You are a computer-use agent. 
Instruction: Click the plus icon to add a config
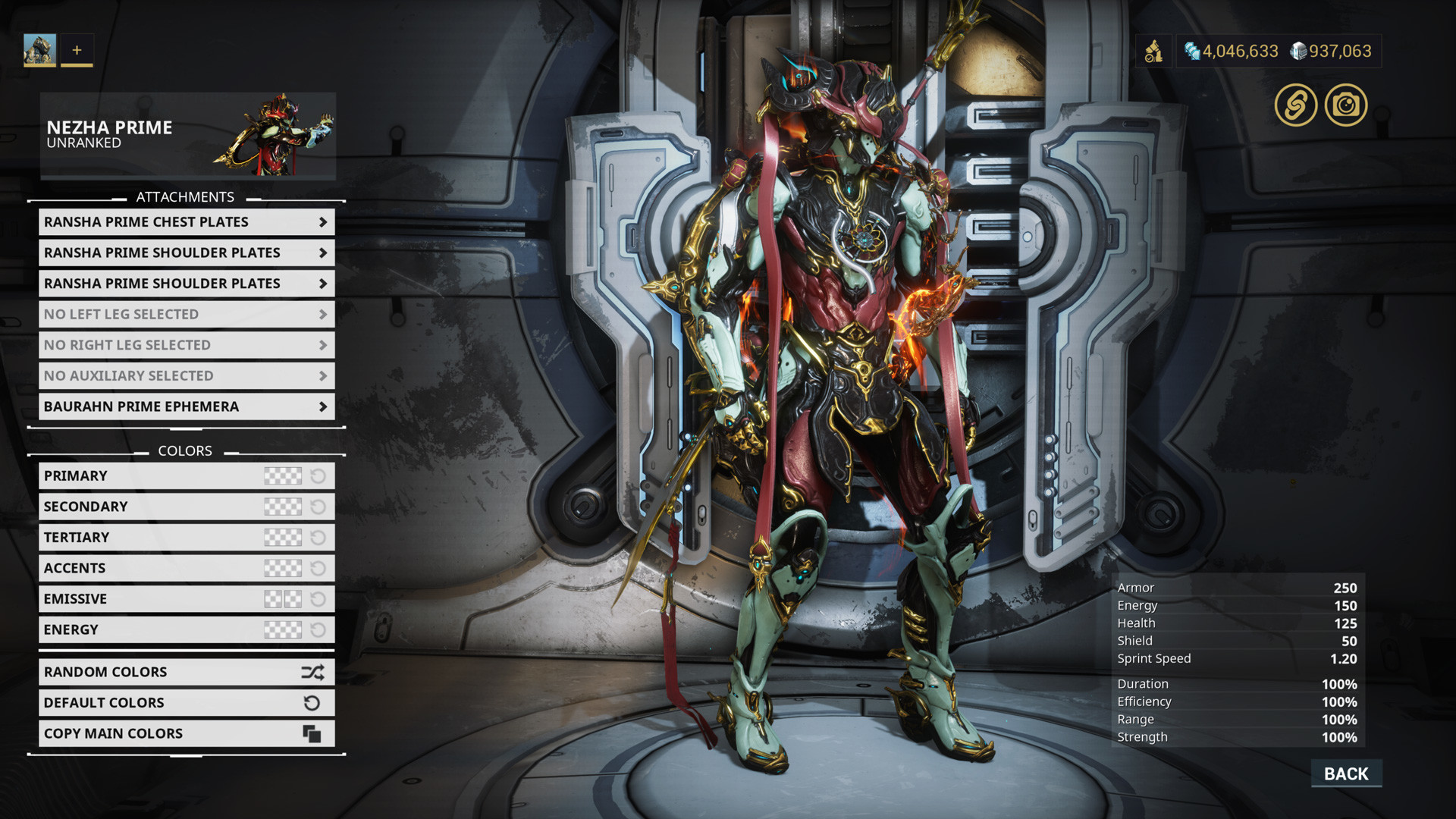(76, 50)
